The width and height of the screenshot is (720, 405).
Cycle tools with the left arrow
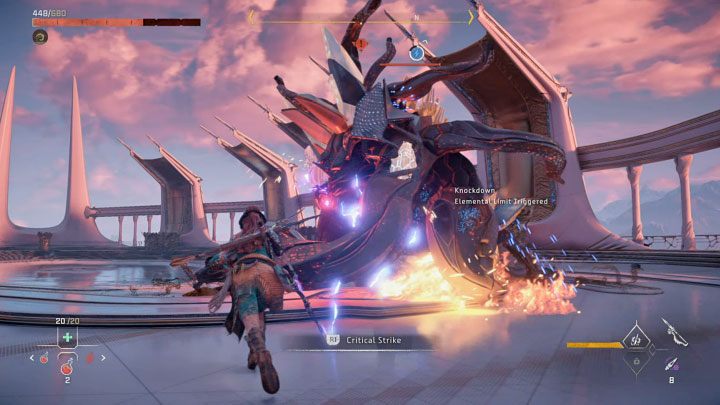coord(32,357)
